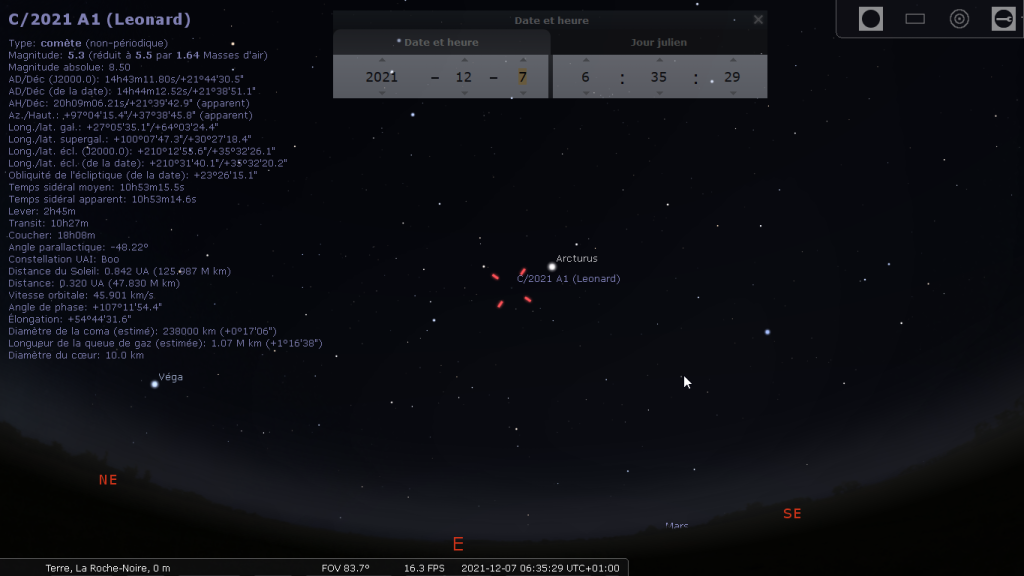
Task: Increase the year with its up arrow
Action: click(x=381, y=60)
